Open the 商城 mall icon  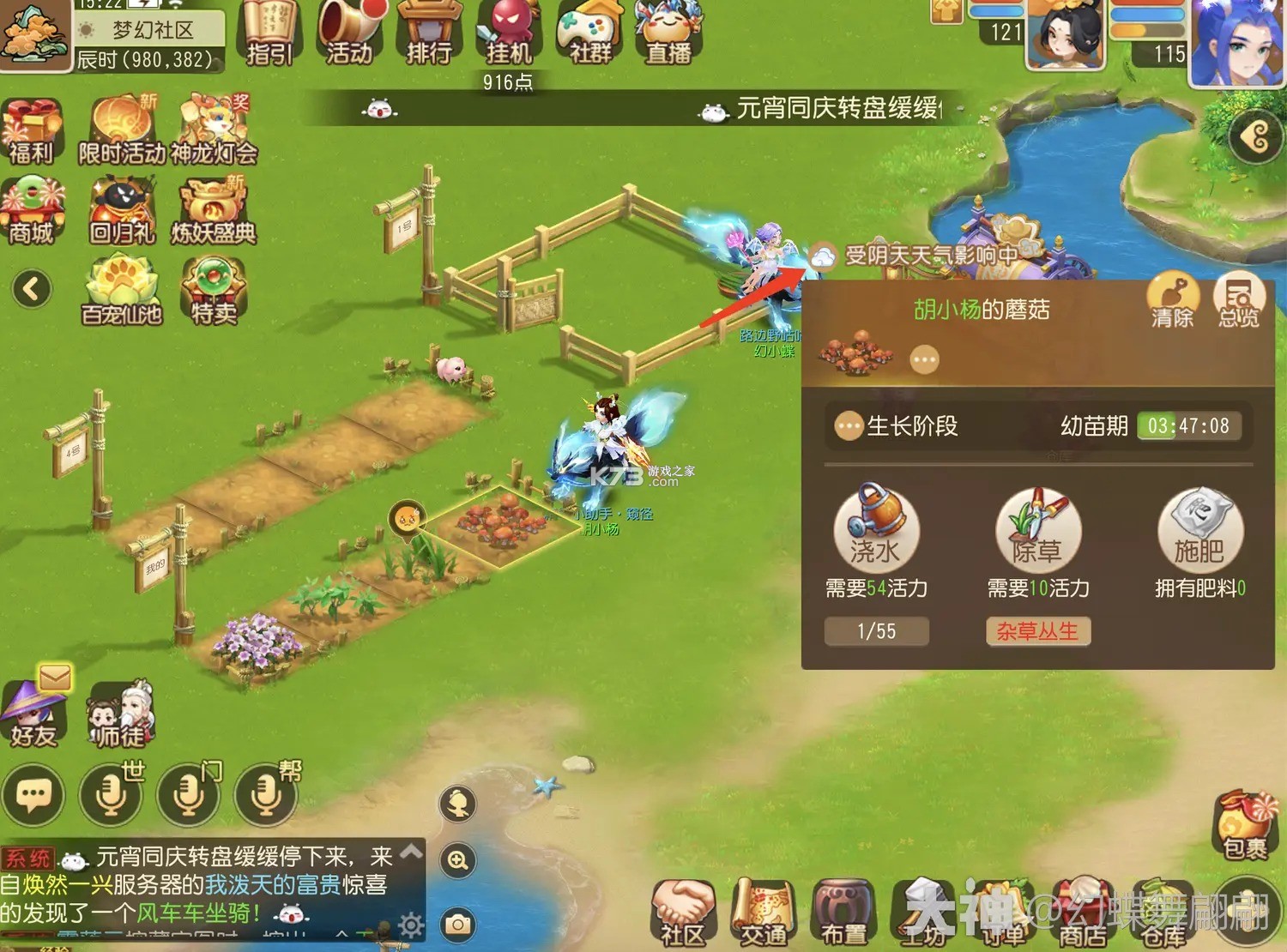33,210
